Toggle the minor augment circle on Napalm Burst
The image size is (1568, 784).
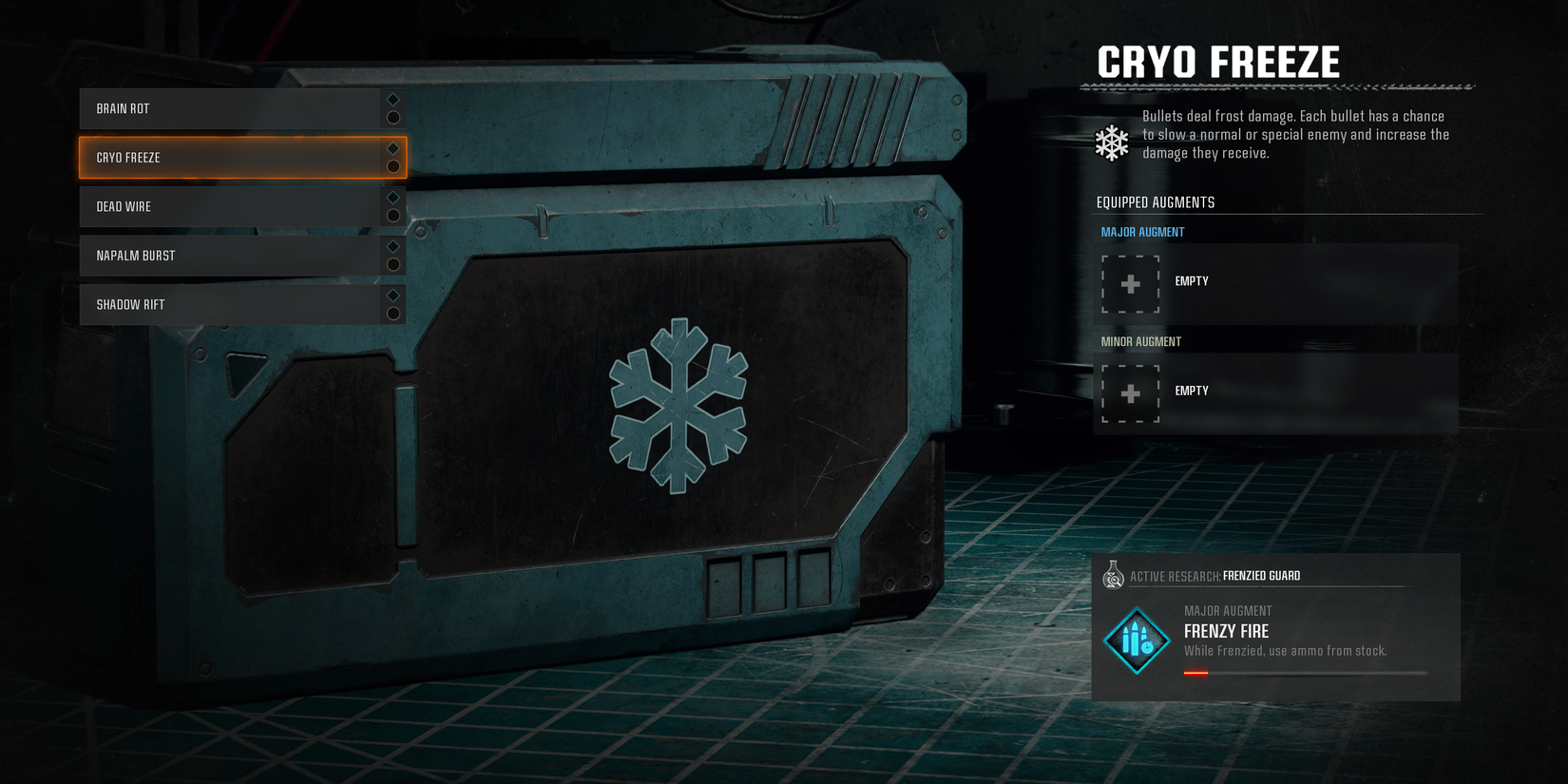coord(392,264)
